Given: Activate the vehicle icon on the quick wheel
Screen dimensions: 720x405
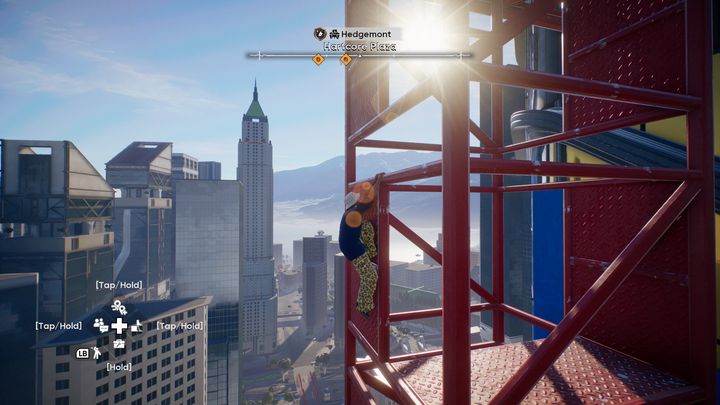Looking at the screenshot, I should pyautogui.click(x=137, y=325).
